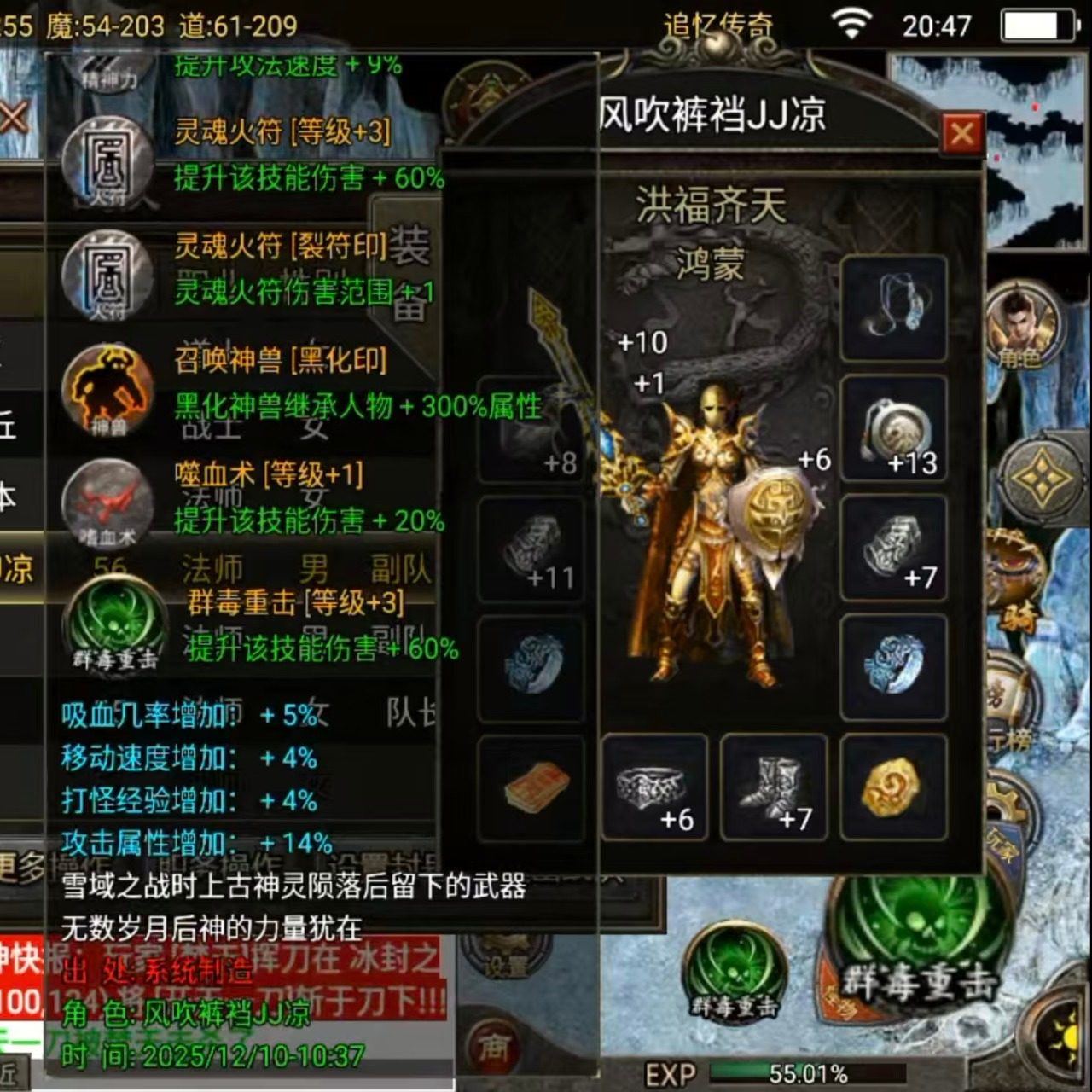Image resolution: width=1092 pixels, height=1092 pixels.
Task: Close the 风吹裤裆JJ凉 equipment panel
Action: 961,135
